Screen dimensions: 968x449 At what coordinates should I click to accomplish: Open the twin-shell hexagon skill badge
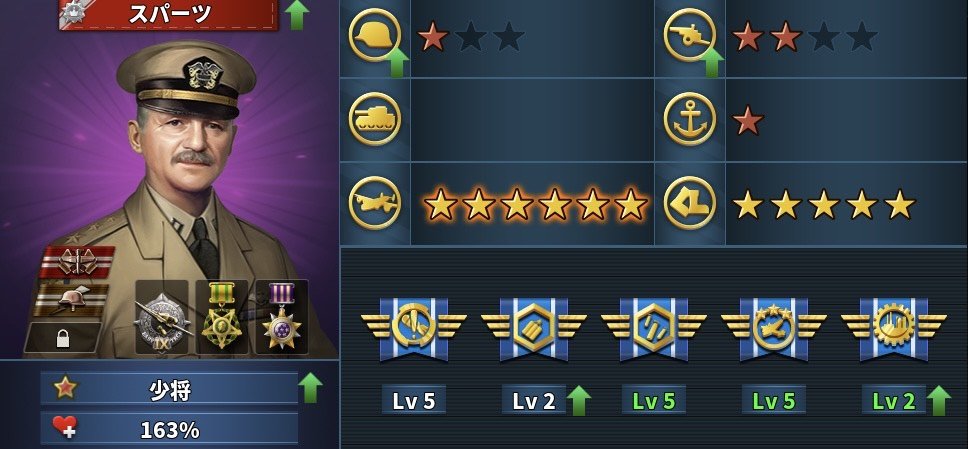click(x=653, y=327)
